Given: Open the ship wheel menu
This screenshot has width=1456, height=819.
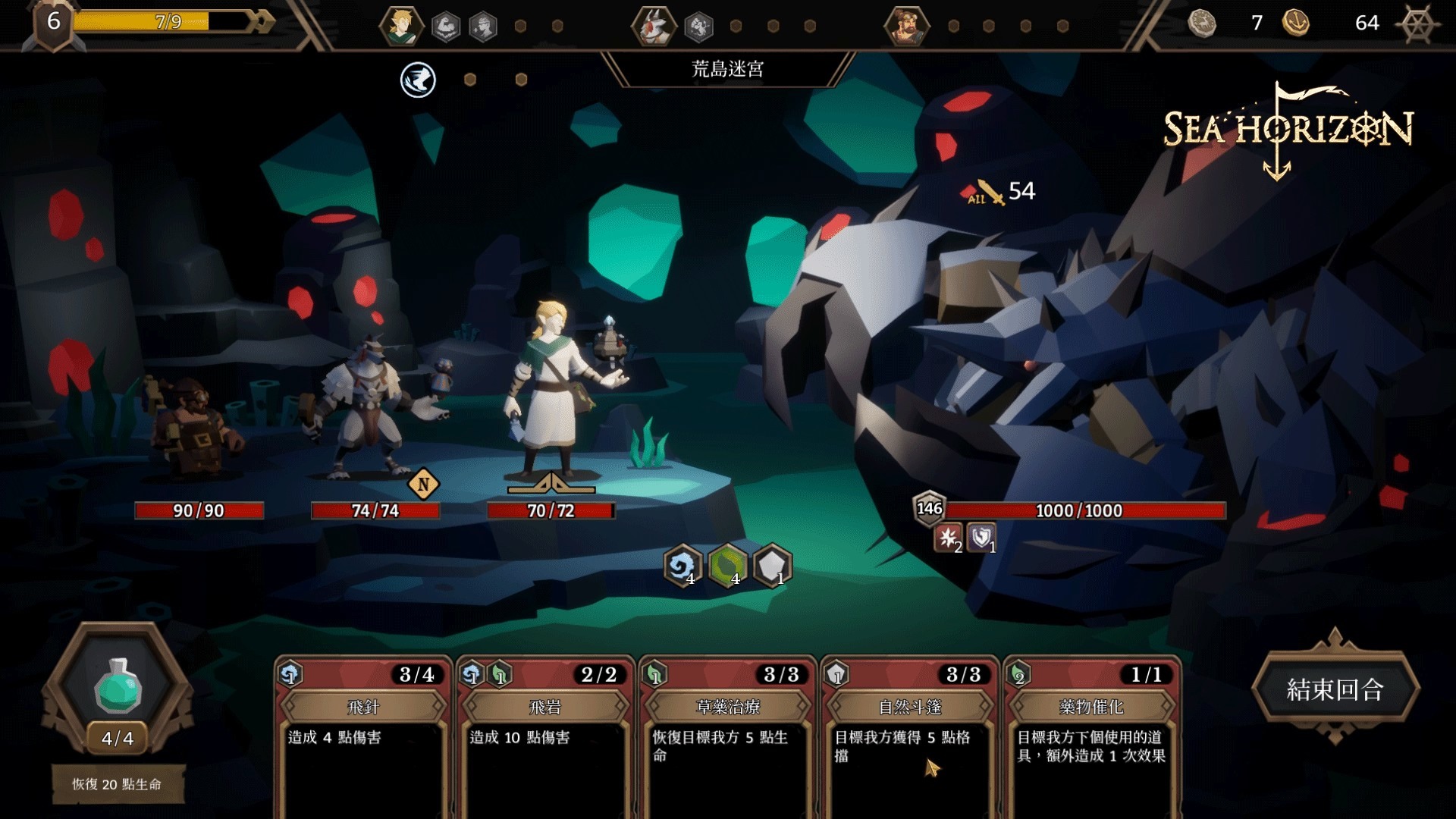Looking at the screenshot, I should [1417, 24].
